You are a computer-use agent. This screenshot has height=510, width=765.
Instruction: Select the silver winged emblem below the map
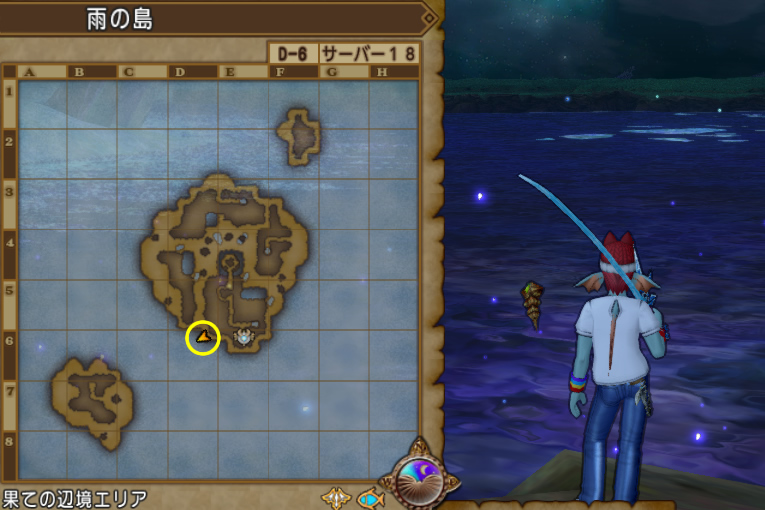[335, 497]
